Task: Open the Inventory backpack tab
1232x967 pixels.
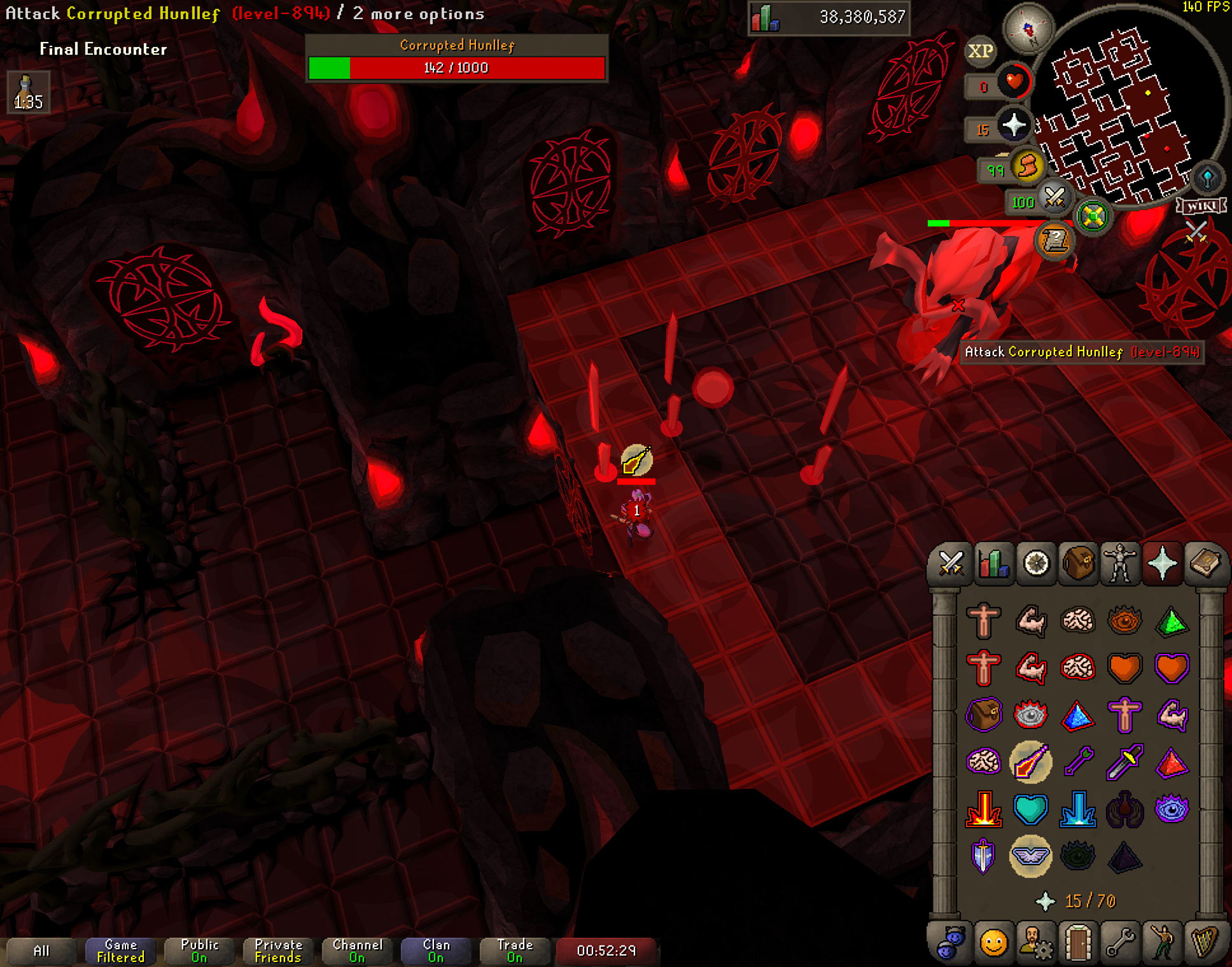Action: point(1078,563)
